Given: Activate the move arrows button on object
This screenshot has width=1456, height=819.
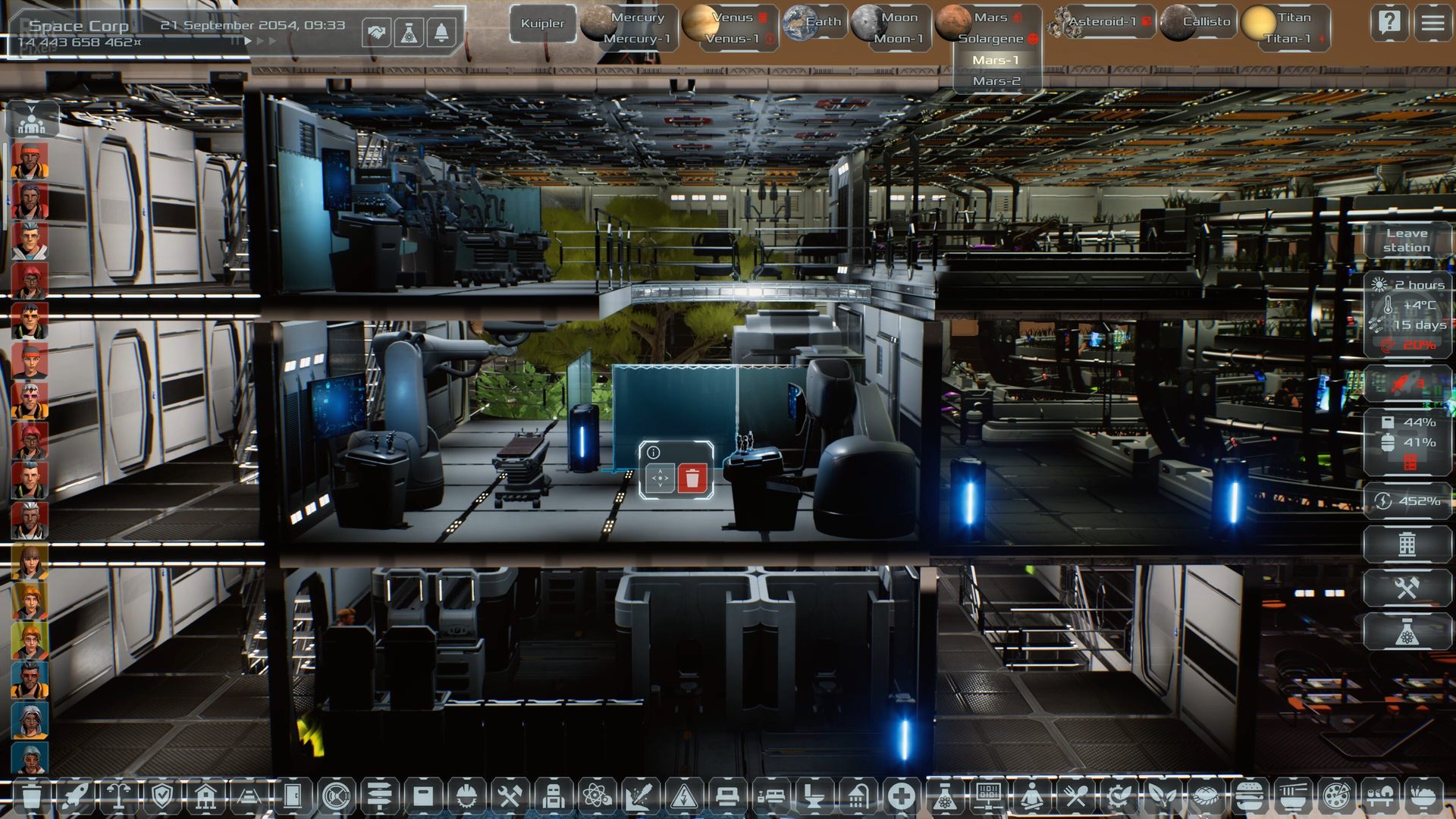Looking at the screenshot, I should [660, 479].
